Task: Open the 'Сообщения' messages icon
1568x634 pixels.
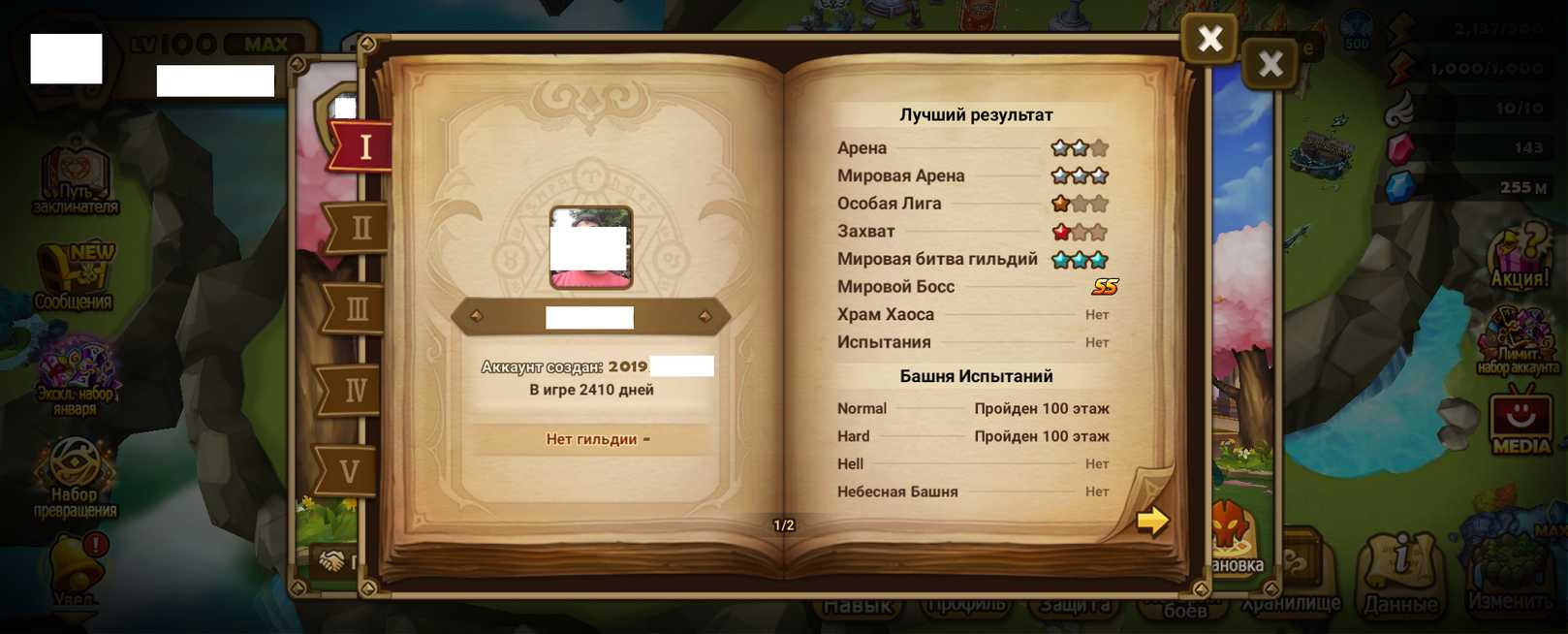Action: [75, 277]
